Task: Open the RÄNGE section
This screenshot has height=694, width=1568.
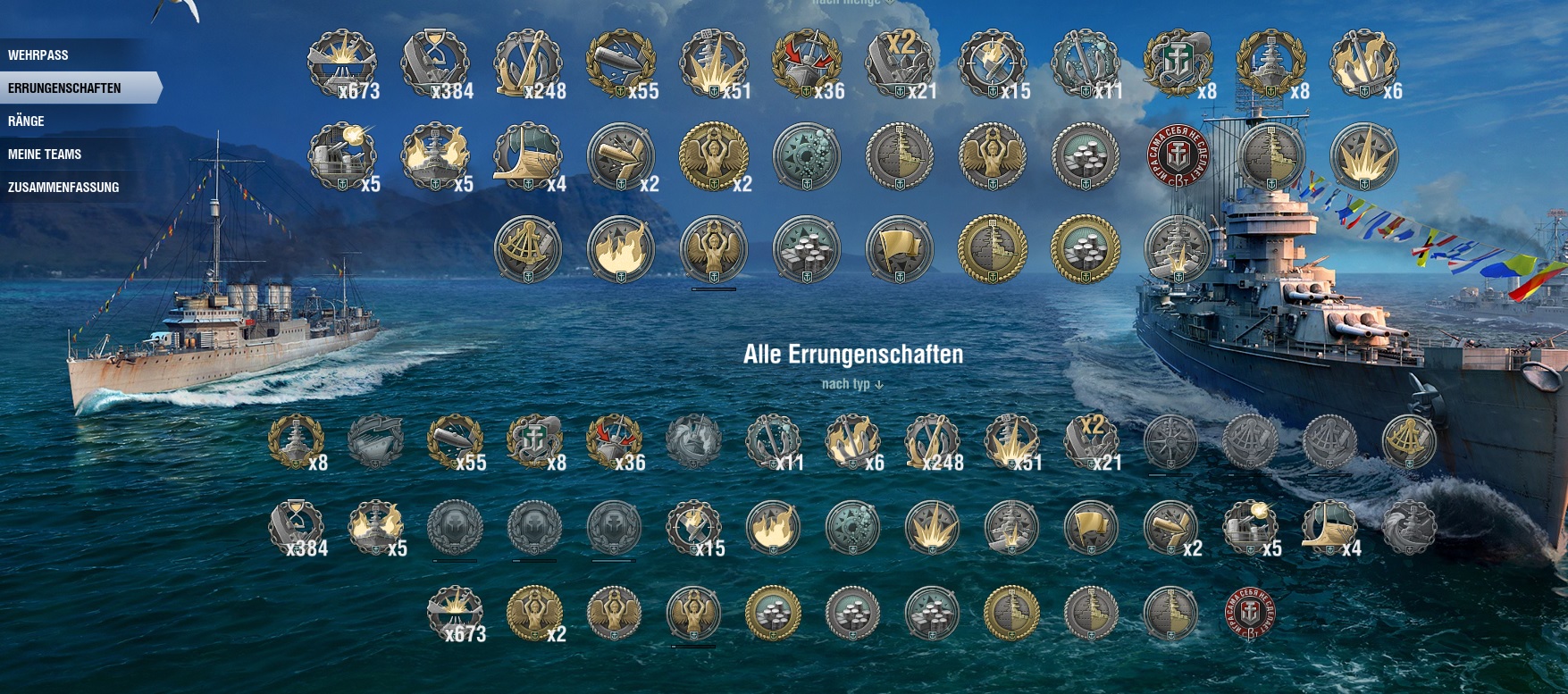Action: point(27,121)
